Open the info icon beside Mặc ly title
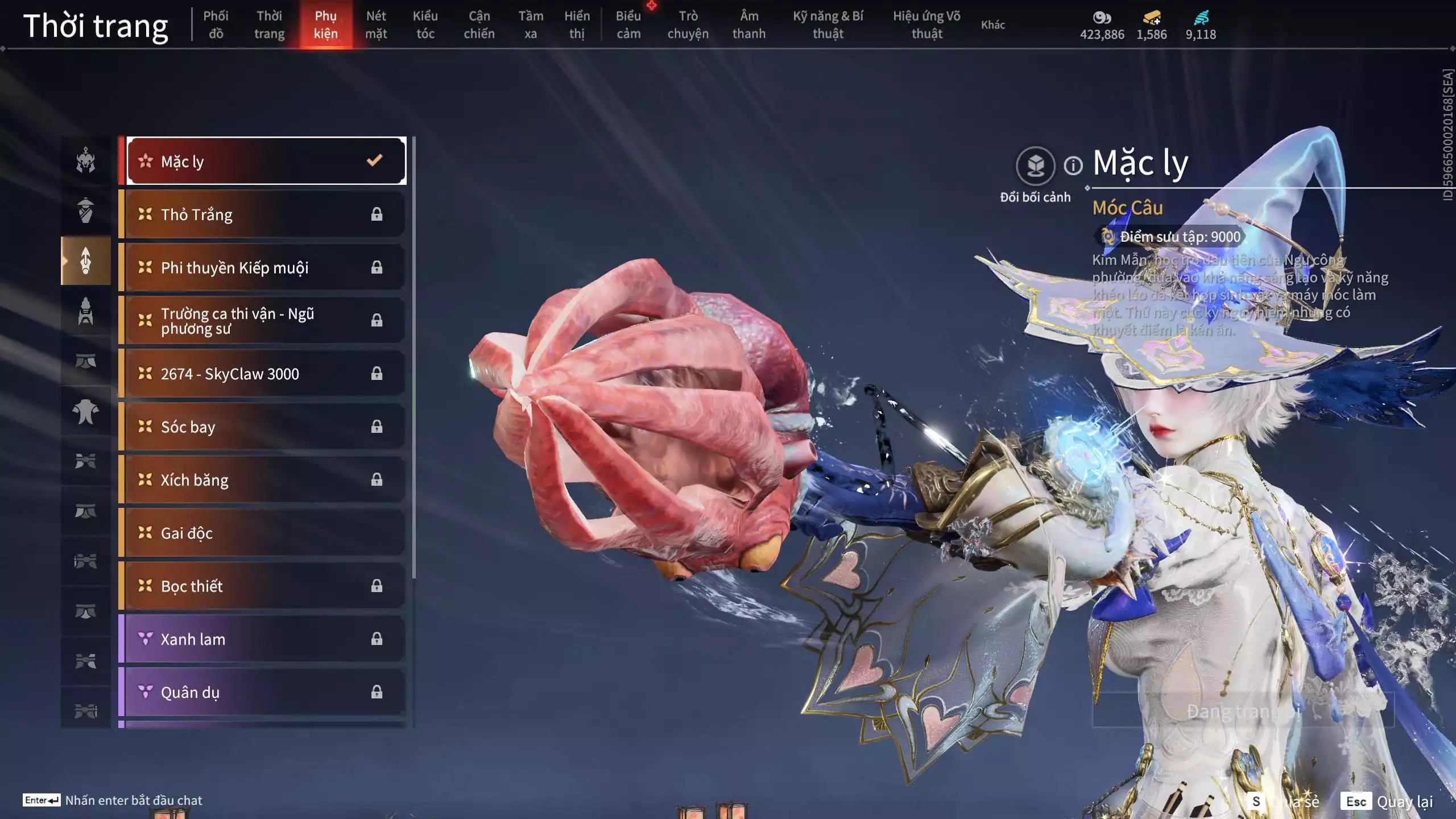 (x=1073, y=166)
